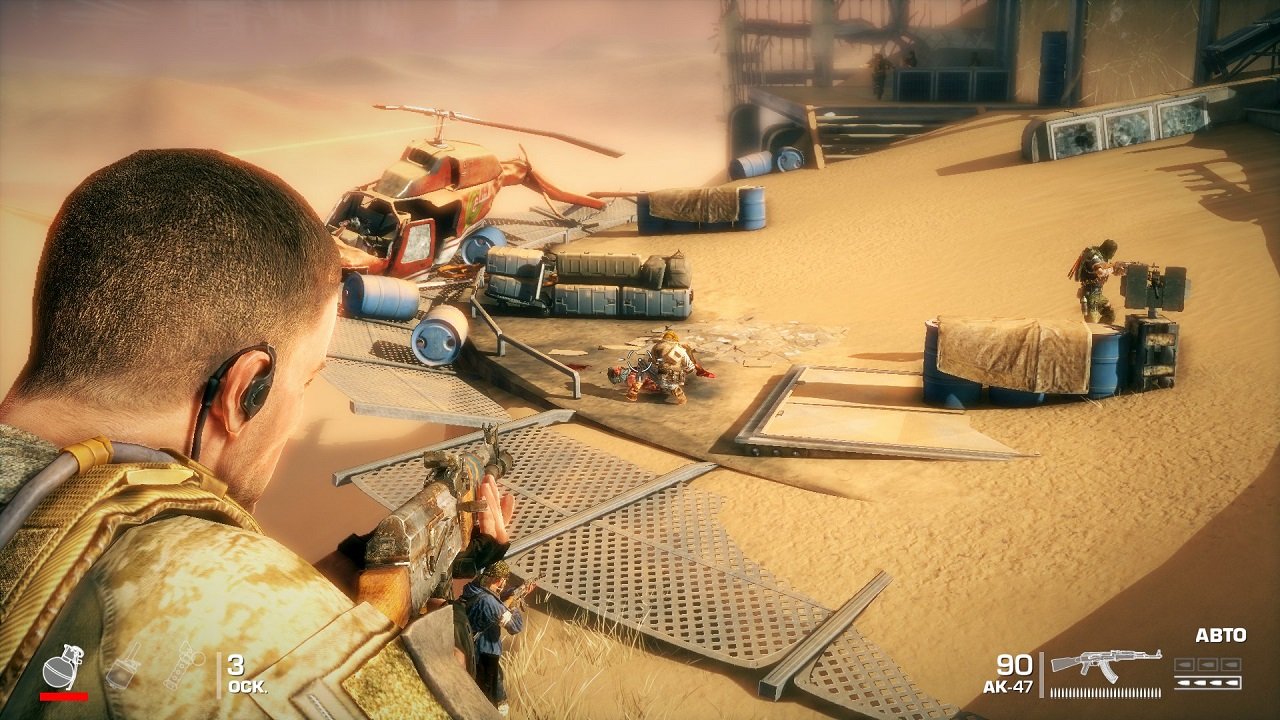Toggle the АВТО fire mode indicator
Image resolution: width=1280 pixels, height=720 pixels.
click(x=1221, y=634)
